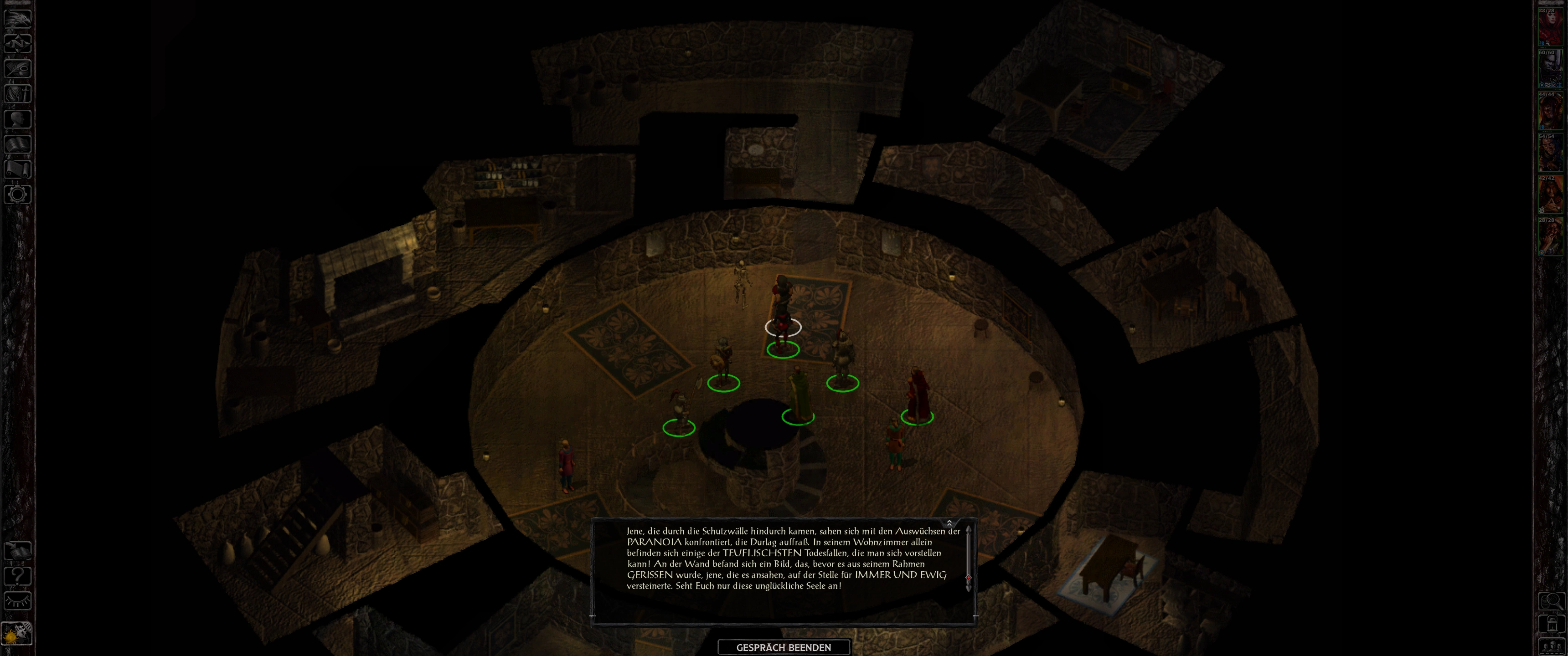Select the portrait showing 42/42 health
This screenshot has height=656, width=1568.
click(x=1551, y=195)
